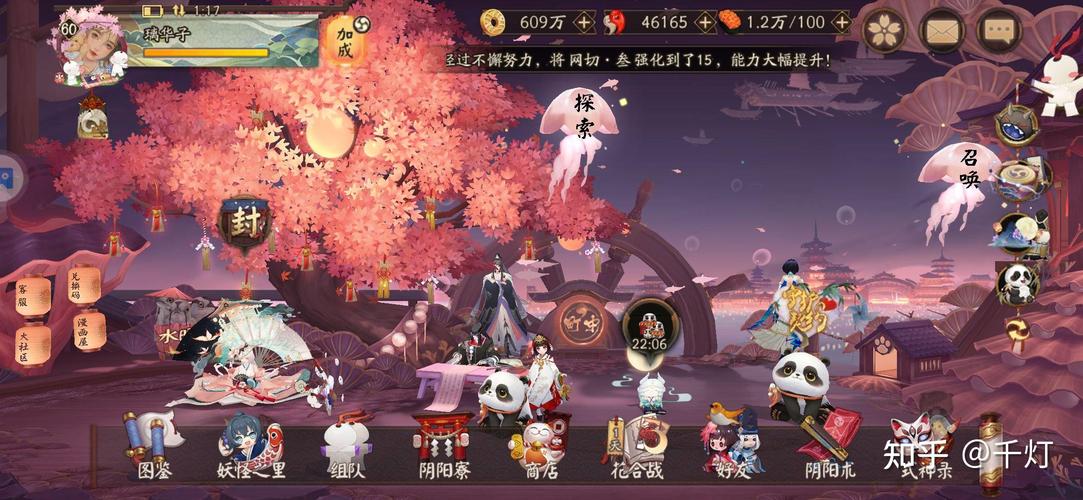
Task: Open the mail envelope icon
Action: 940,30
